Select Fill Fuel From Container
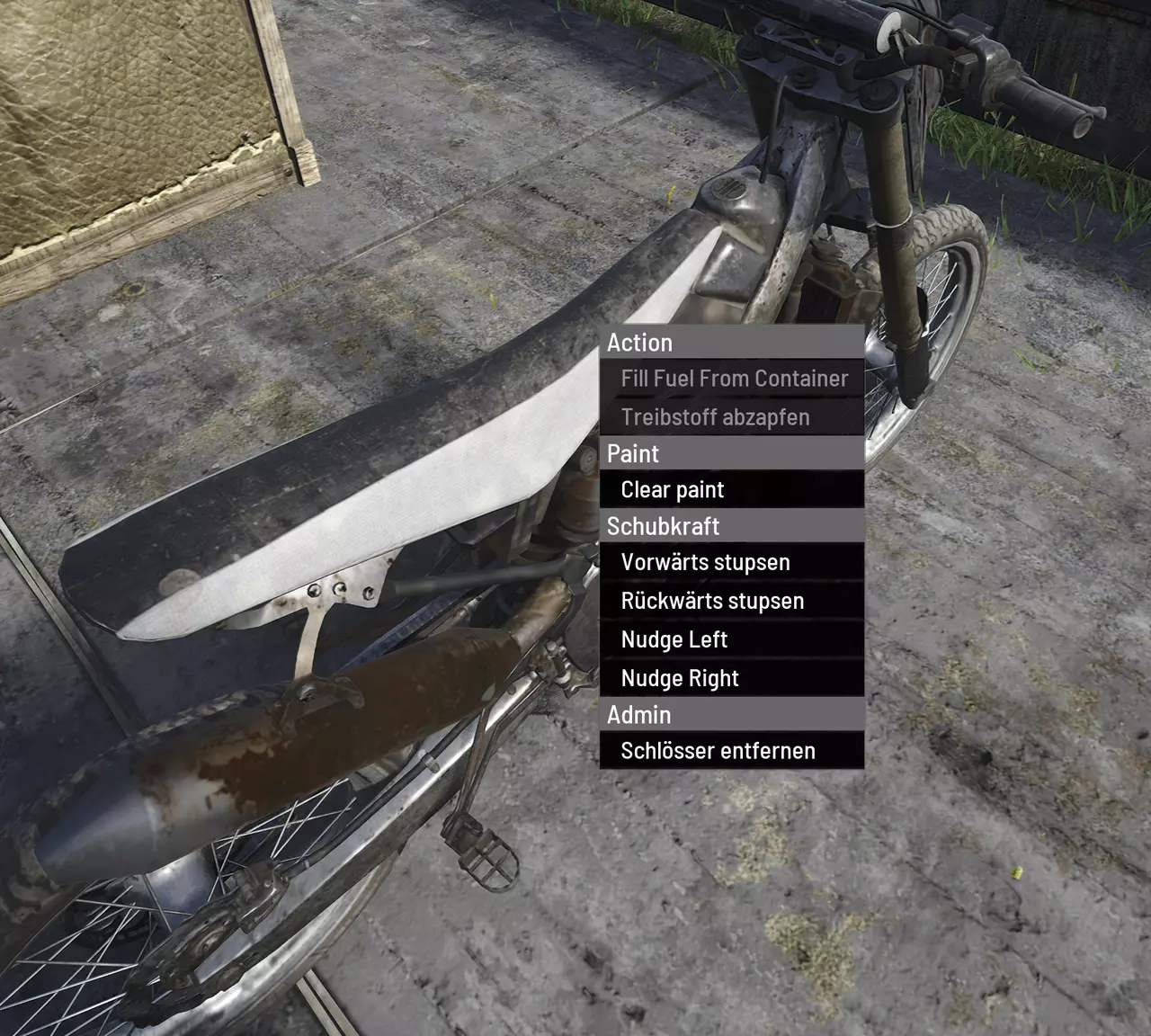The width and height of the screenshot is (1151, 1036). coord(733,379)
